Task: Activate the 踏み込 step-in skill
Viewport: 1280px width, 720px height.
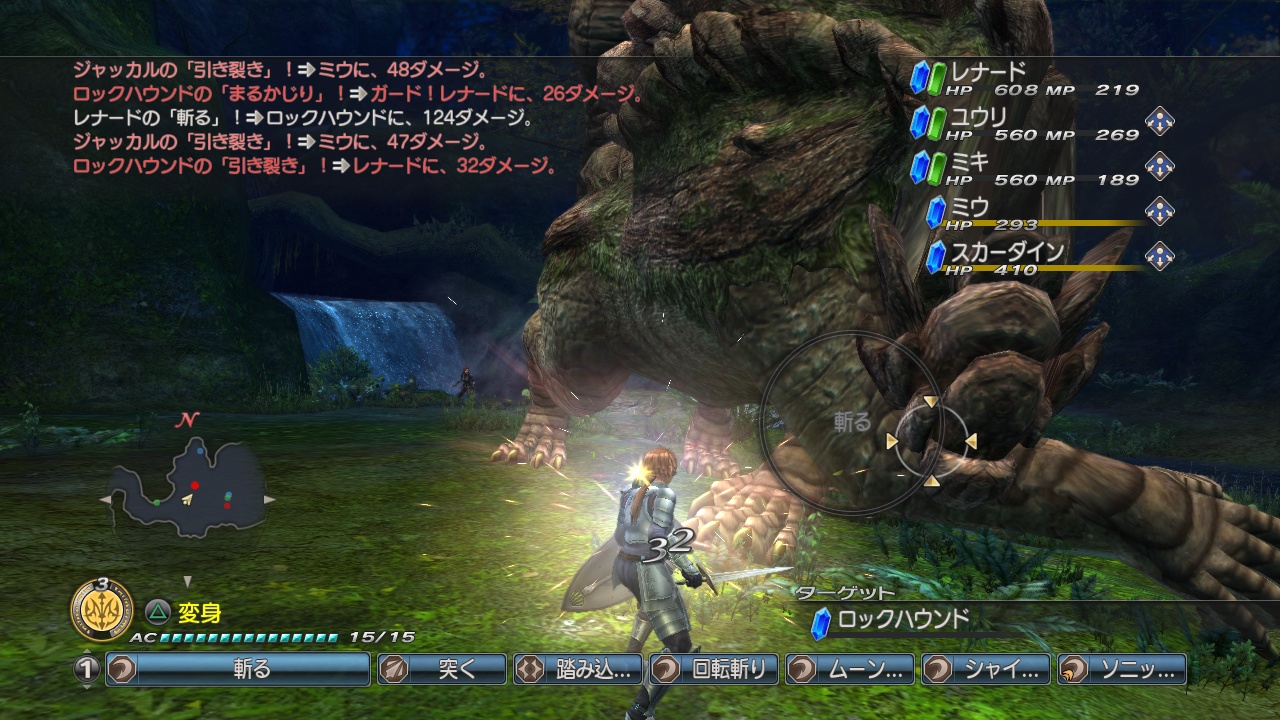Action: coord(578,669)
